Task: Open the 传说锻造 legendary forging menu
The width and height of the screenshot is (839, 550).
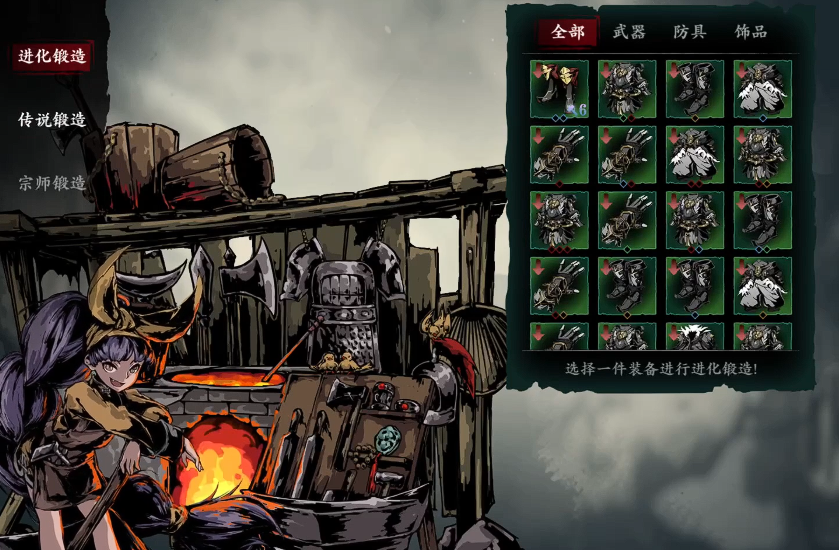Action: pyautogui.click(x=52, y=120)
